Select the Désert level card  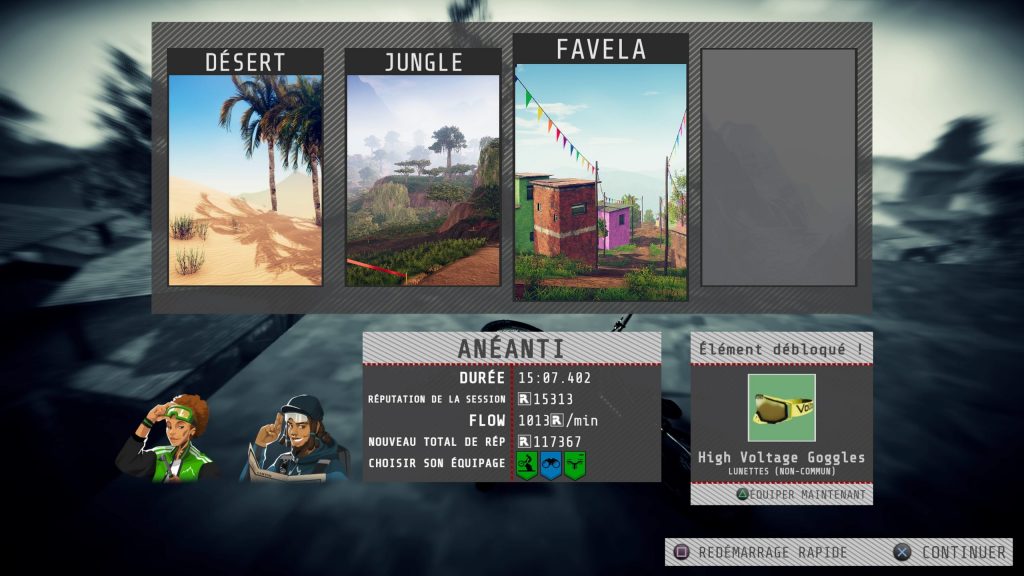pyautogui.click(x=245, y=168)
